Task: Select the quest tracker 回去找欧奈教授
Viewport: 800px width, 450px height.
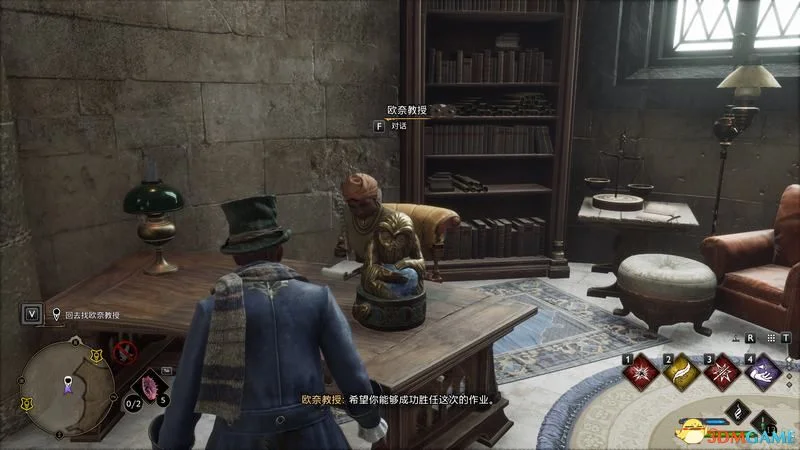Action: pos(92,314)
